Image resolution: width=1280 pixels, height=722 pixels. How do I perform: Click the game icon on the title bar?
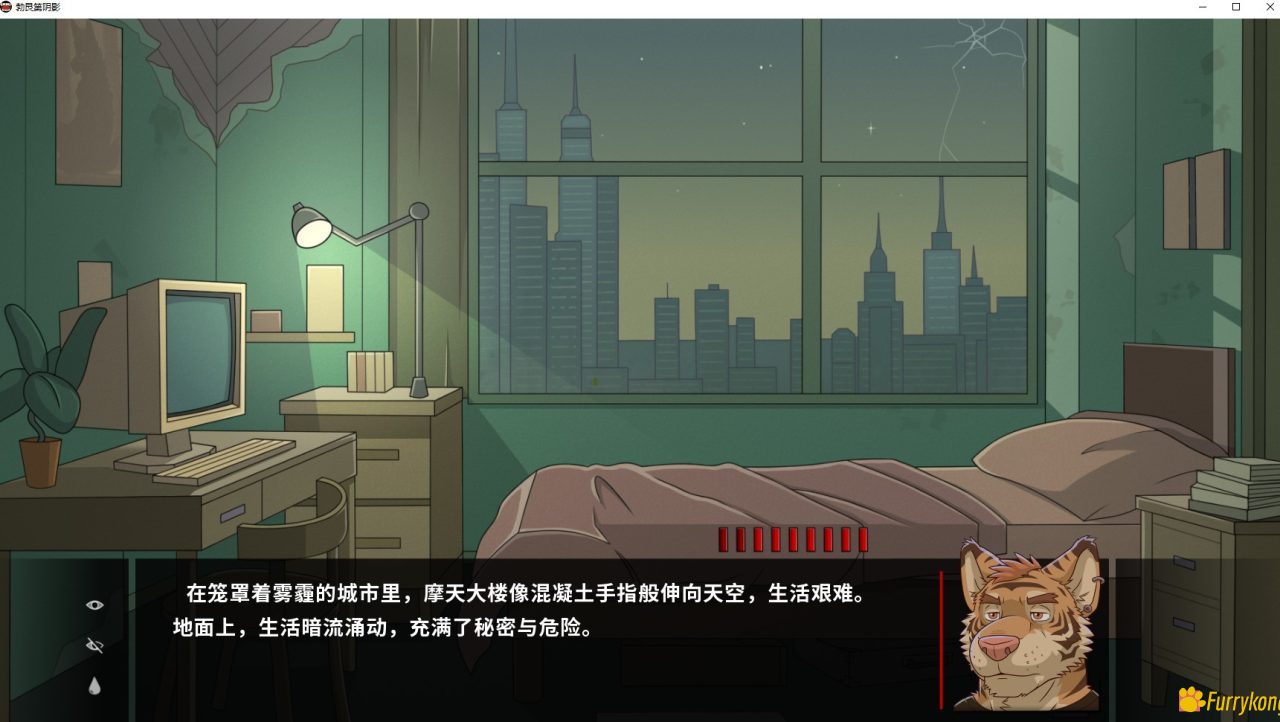(8, 6)
